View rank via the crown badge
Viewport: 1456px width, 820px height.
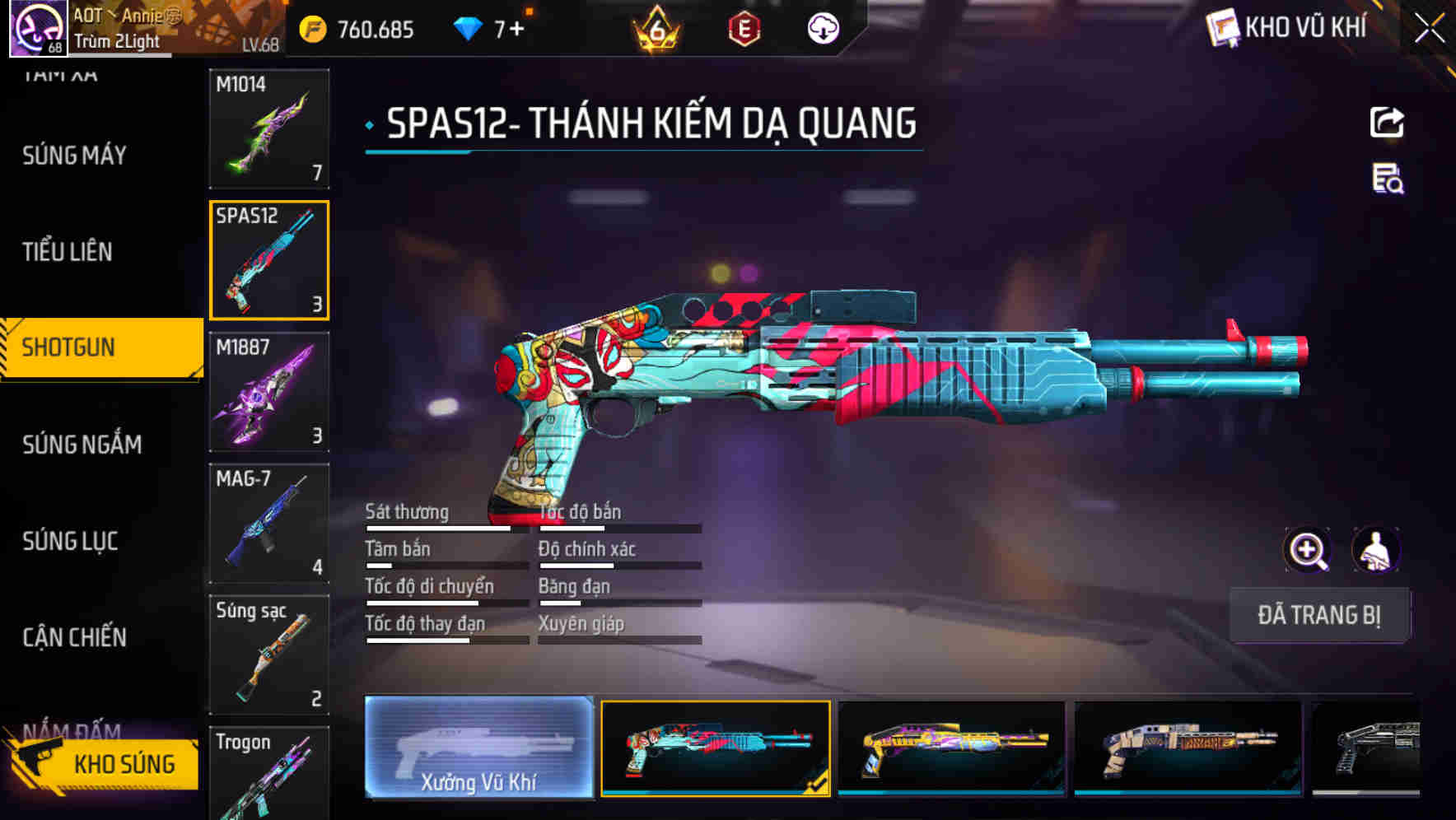653,27
